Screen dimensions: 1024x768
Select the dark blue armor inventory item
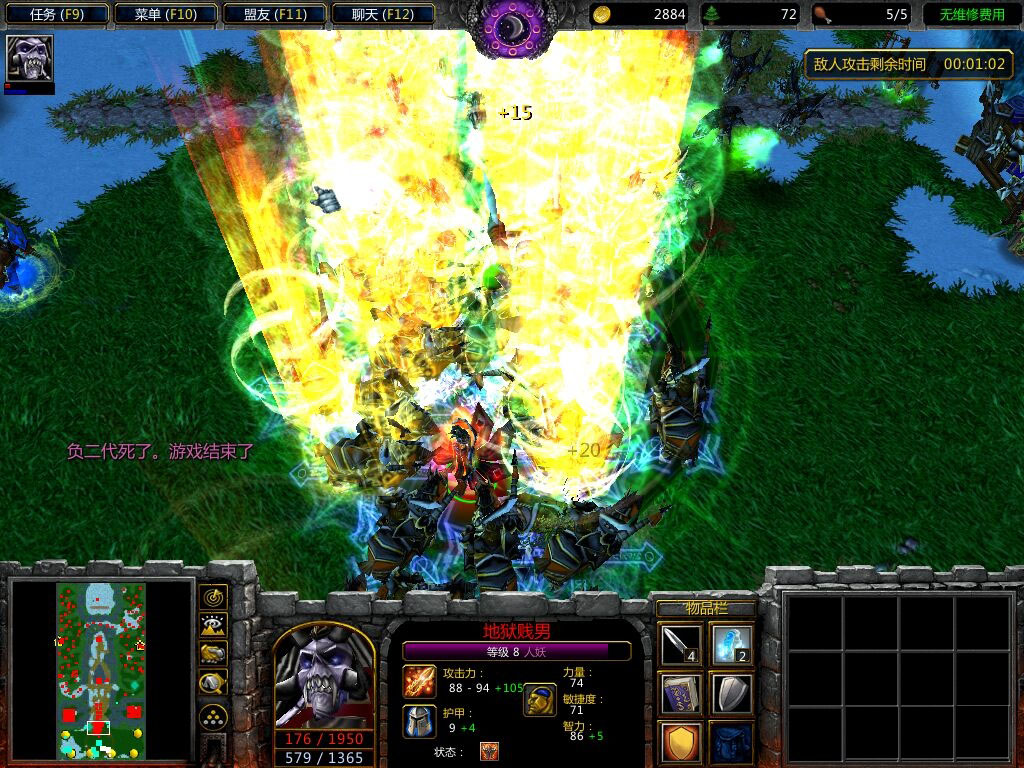[x=731, y=742]
